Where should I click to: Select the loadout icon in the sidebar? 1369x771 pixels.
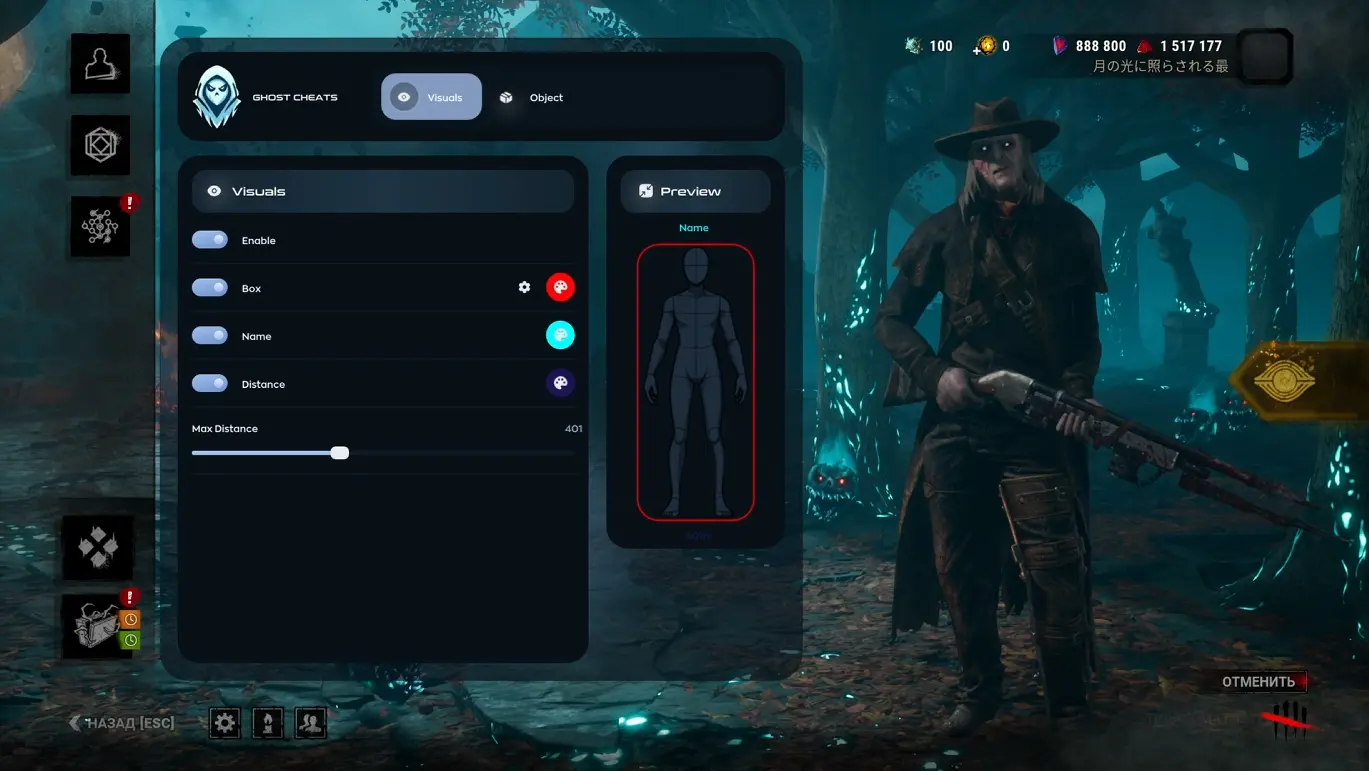(100, 145)
